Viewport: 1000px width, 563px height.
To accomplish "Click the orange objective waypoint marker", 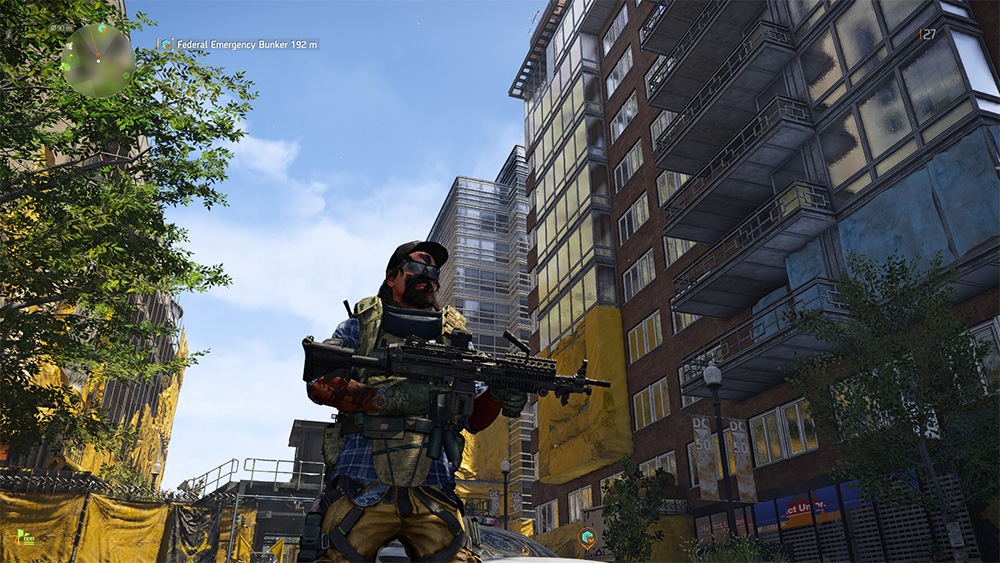I will pos(590,539).
